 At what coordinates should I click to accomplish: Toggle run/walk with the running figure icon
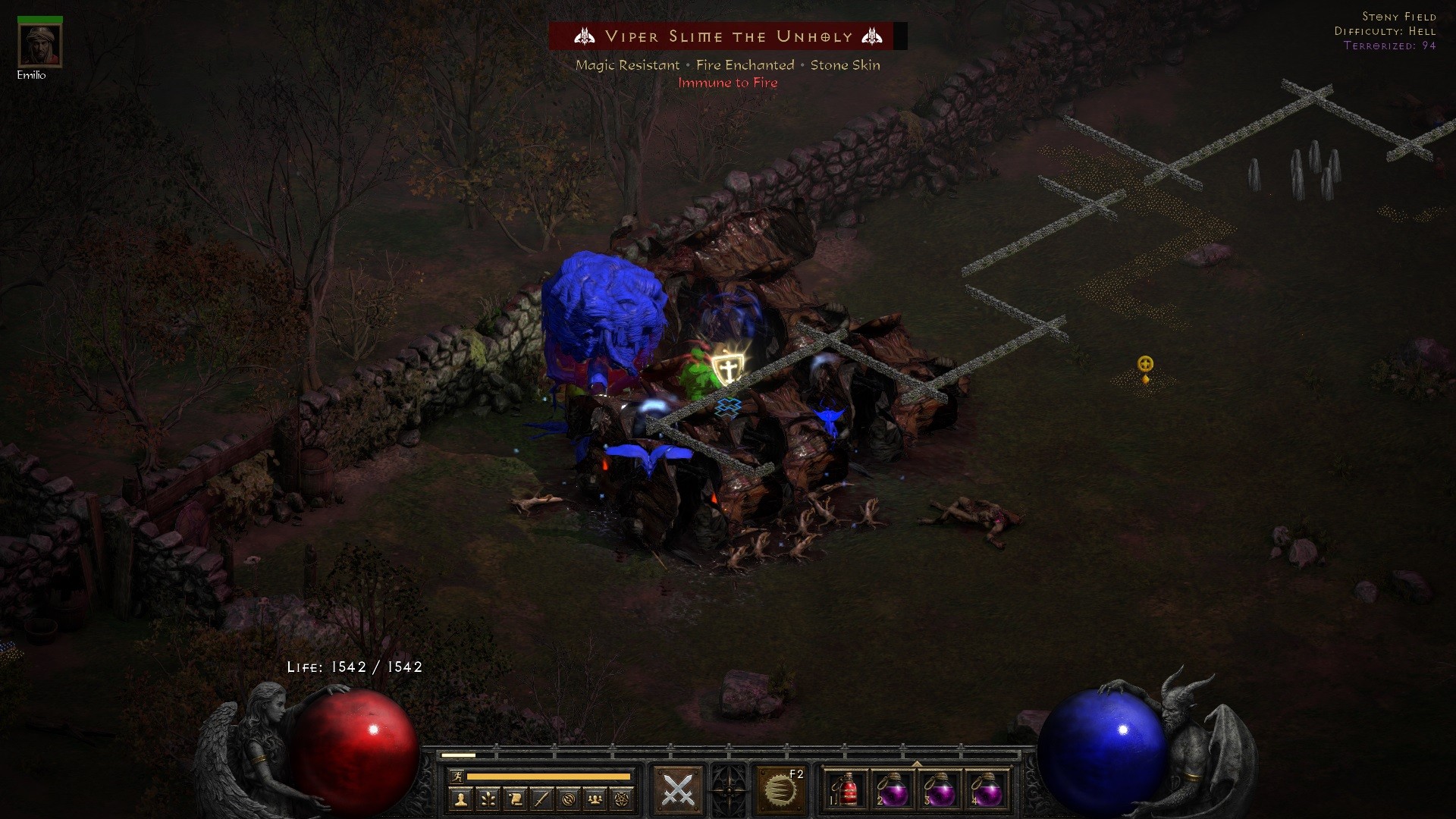pyautogui.click(x=457, y=775)
